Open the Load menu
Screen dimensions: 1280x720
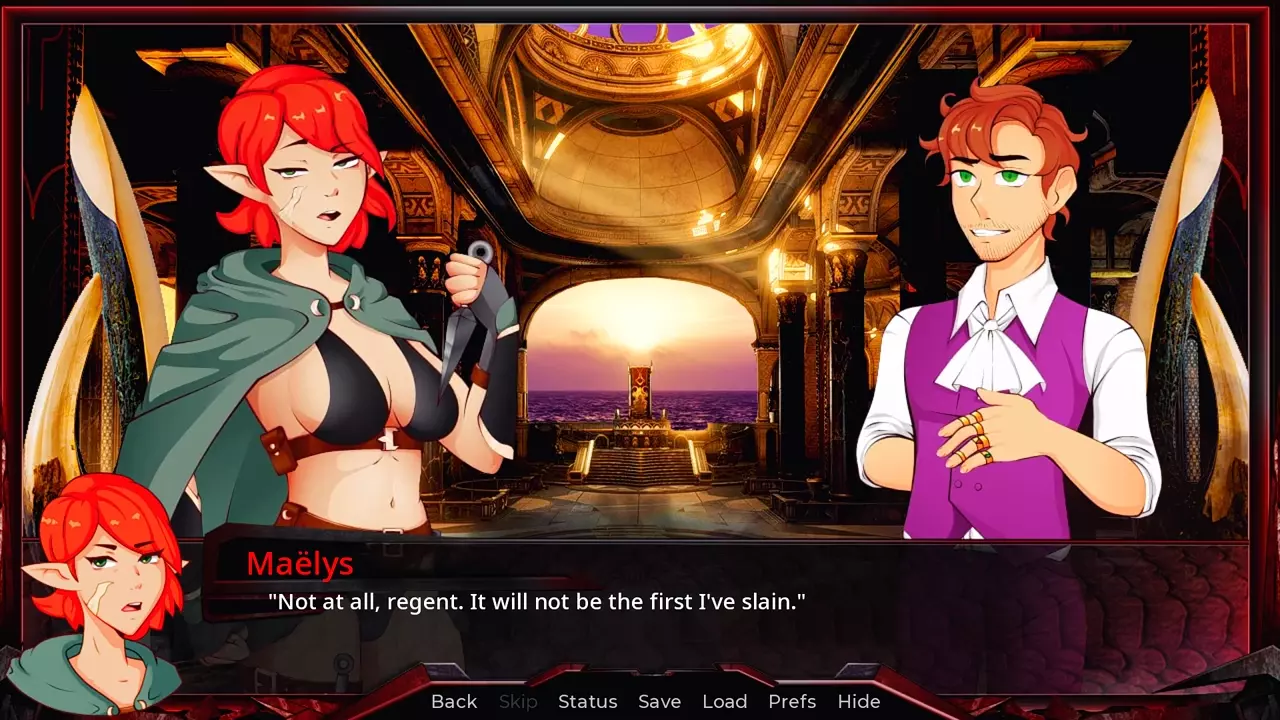[724, 702]
